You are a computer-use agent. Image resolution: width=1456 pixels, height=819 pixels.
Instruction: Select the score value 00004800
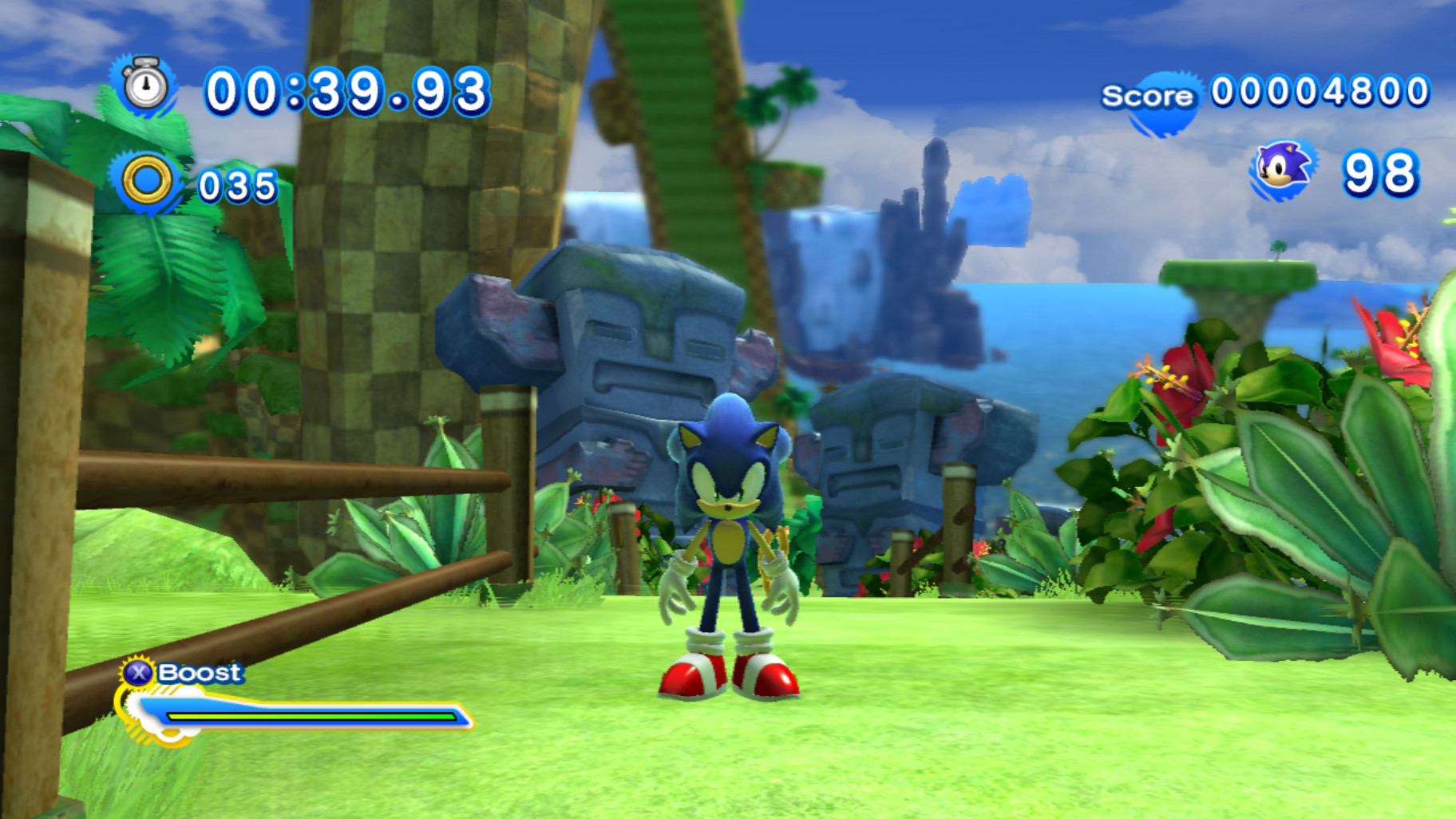1318,92
